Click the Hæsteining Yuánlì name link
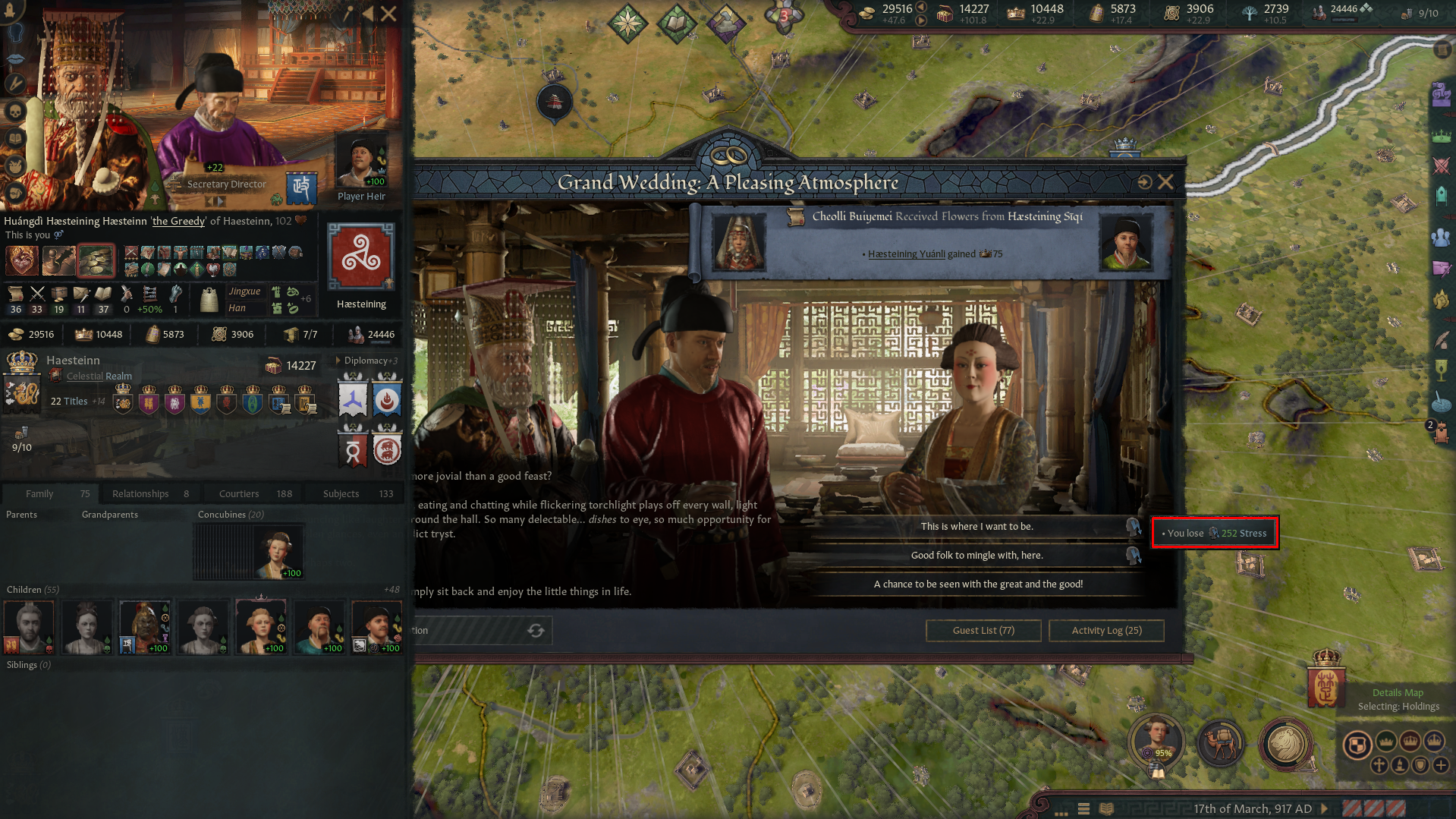Viewport: 1456px width, 819px height. [x=906, y=254]
